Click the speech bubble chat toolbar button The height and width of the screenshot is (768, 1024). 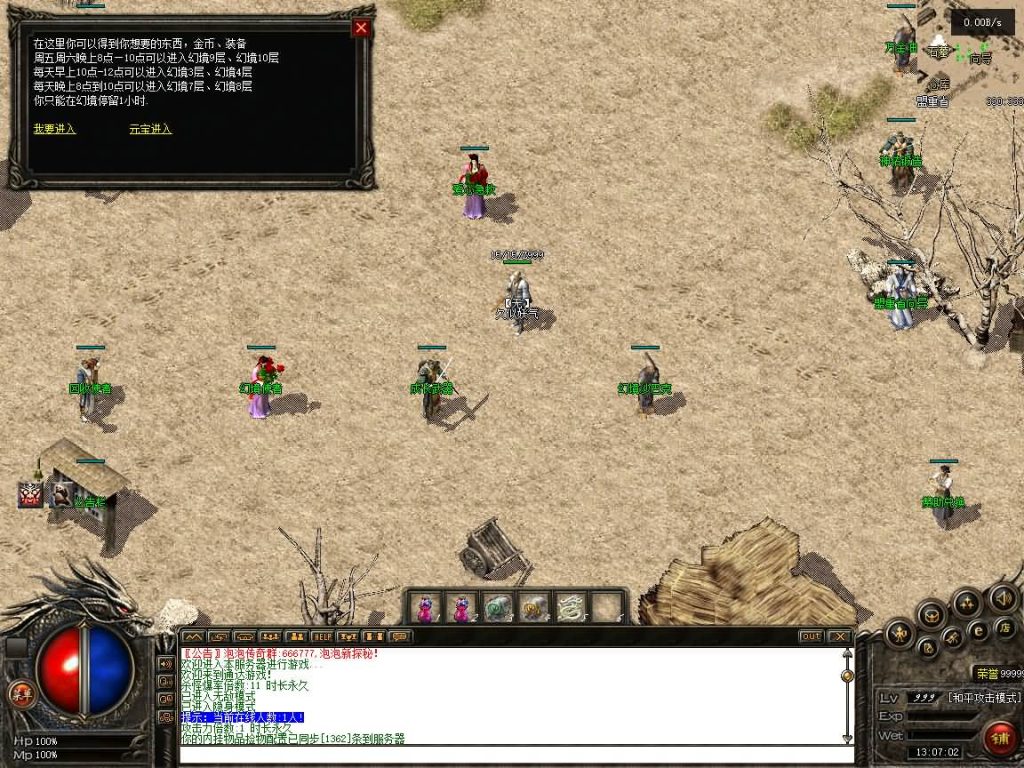tap(399, 636)
